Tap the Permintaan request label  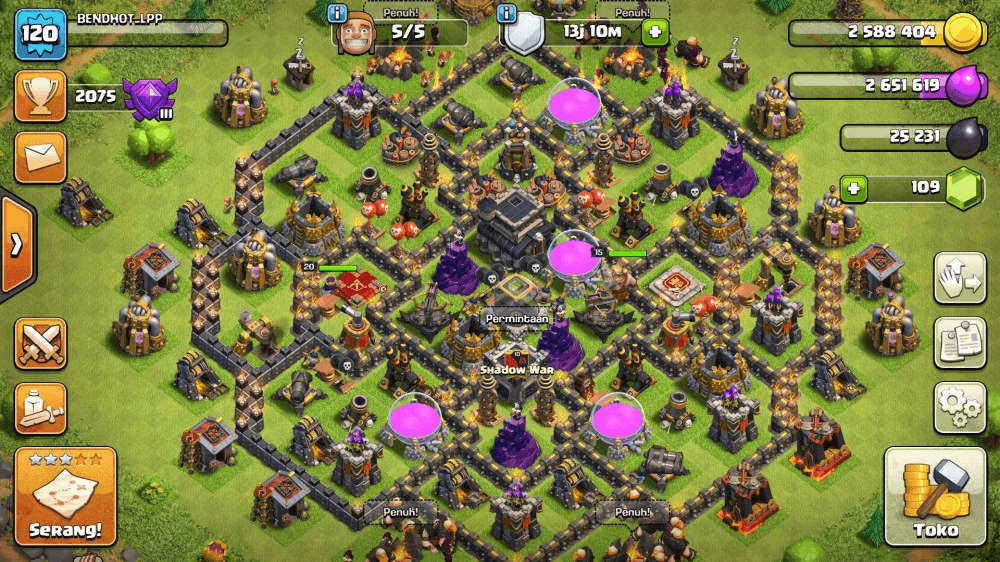518,318
